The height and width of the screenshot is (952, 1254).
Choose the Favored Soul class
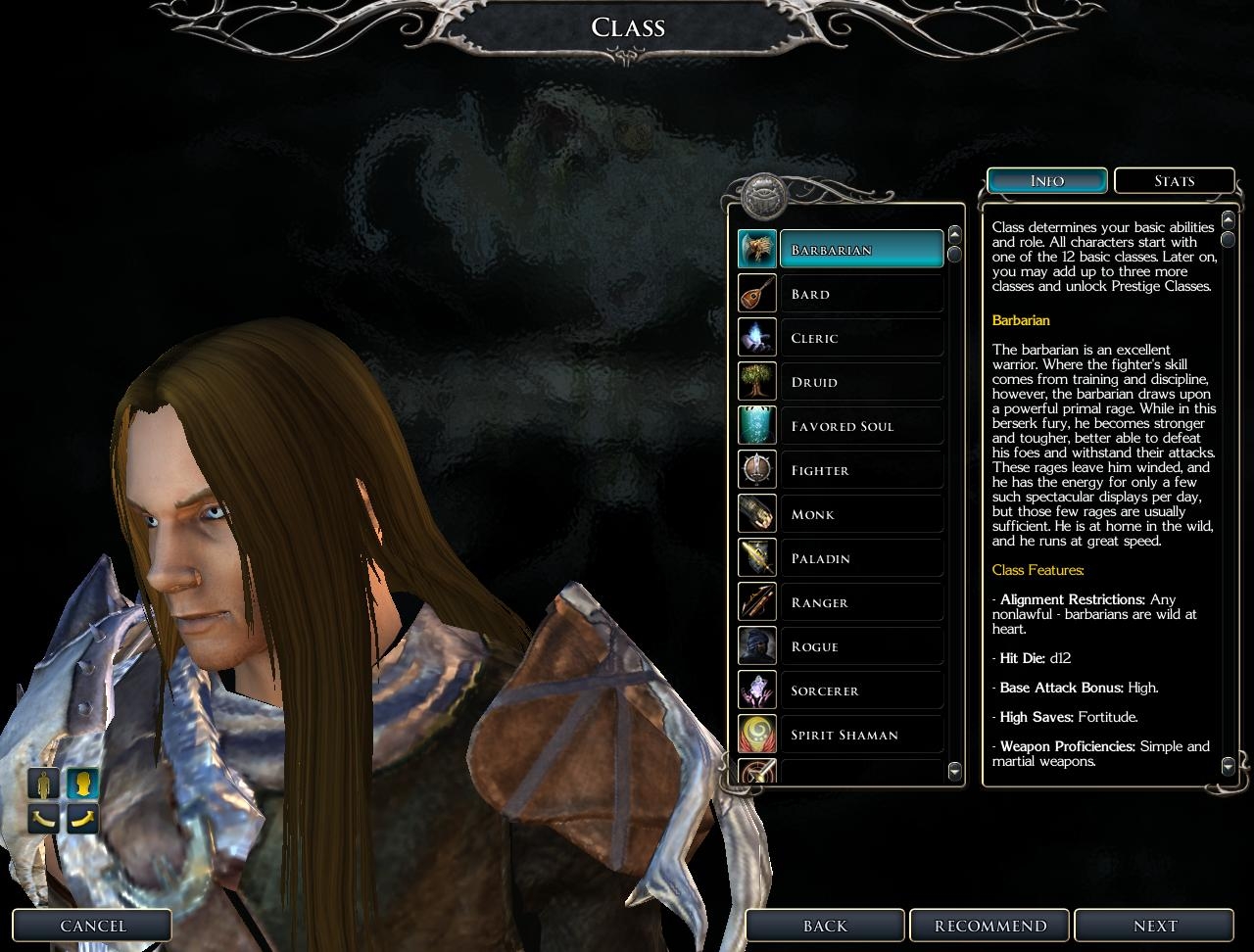[860, 426]
